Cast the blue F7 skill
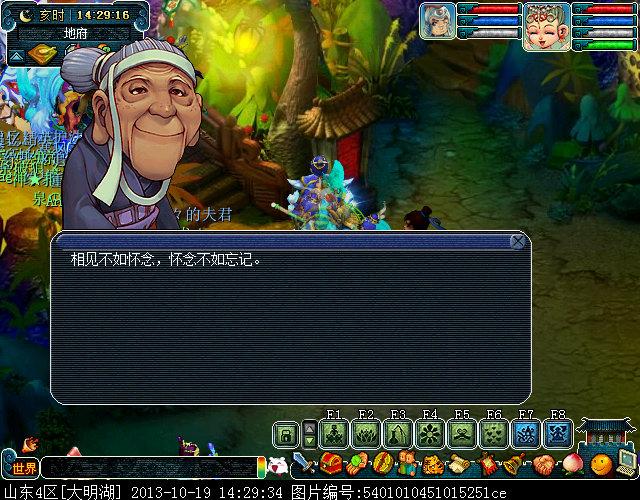The image size is (640, 500). coord(526,434)
